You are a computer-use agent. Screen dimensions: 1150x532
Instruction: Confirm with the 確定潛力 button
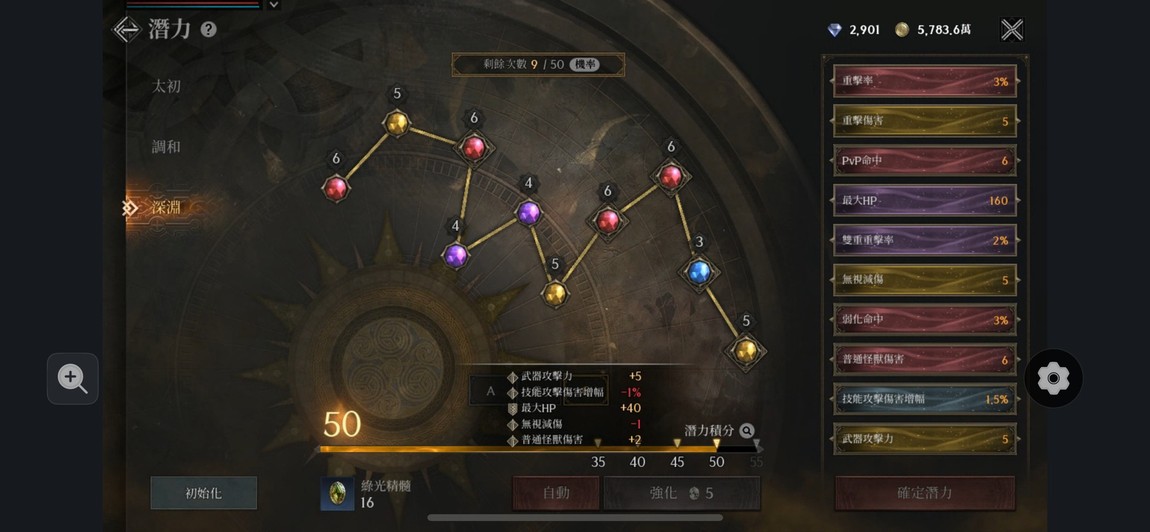tap(925, 493)
